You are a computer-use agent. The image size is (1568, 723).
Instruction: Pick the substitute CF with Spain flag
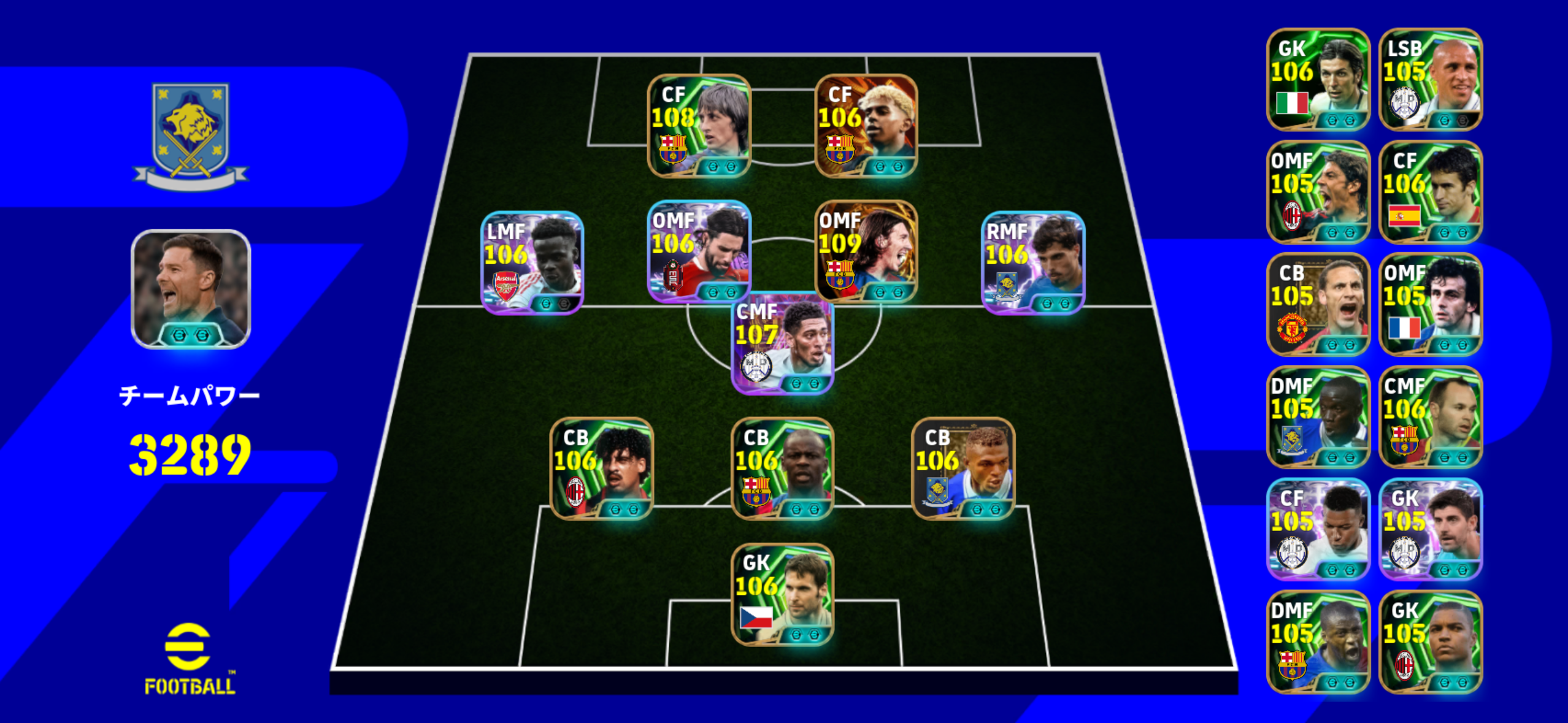click(x=1430, y=192)
